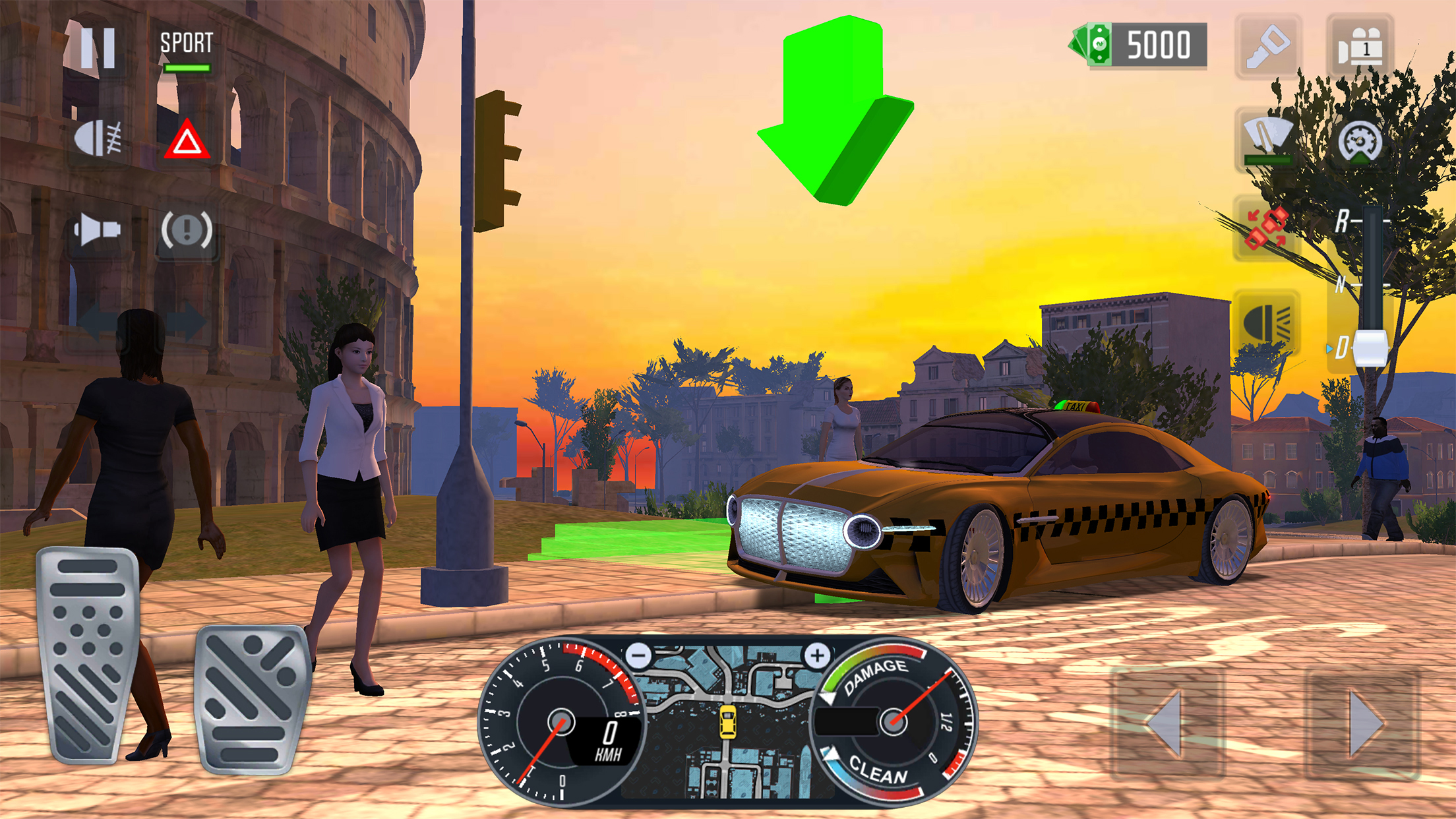Screen dimensions: 1456x819
Task: Zoom out the minimap
Action: 638,655
